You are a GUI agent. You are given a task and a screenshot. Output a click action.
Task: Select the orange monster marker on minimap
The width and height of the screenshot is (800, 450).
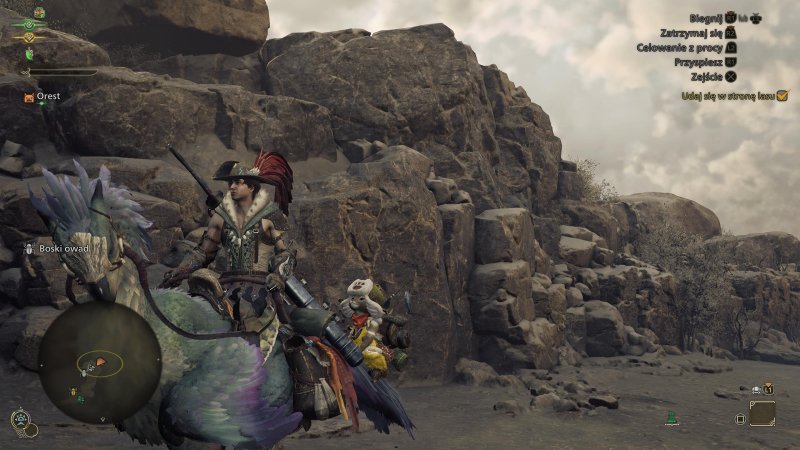[x=101, y=359]
